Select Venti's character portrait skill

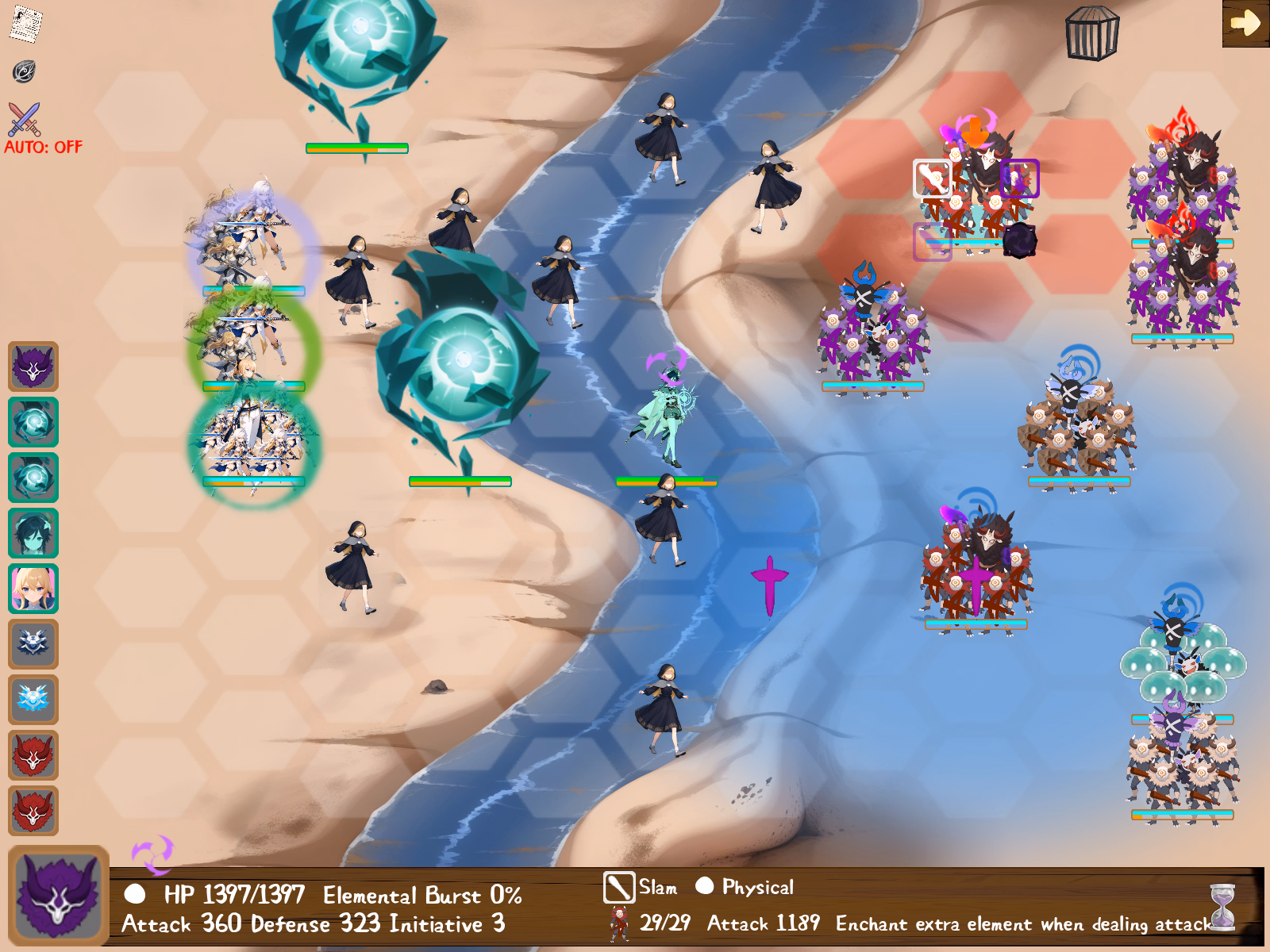click(33, 534)
